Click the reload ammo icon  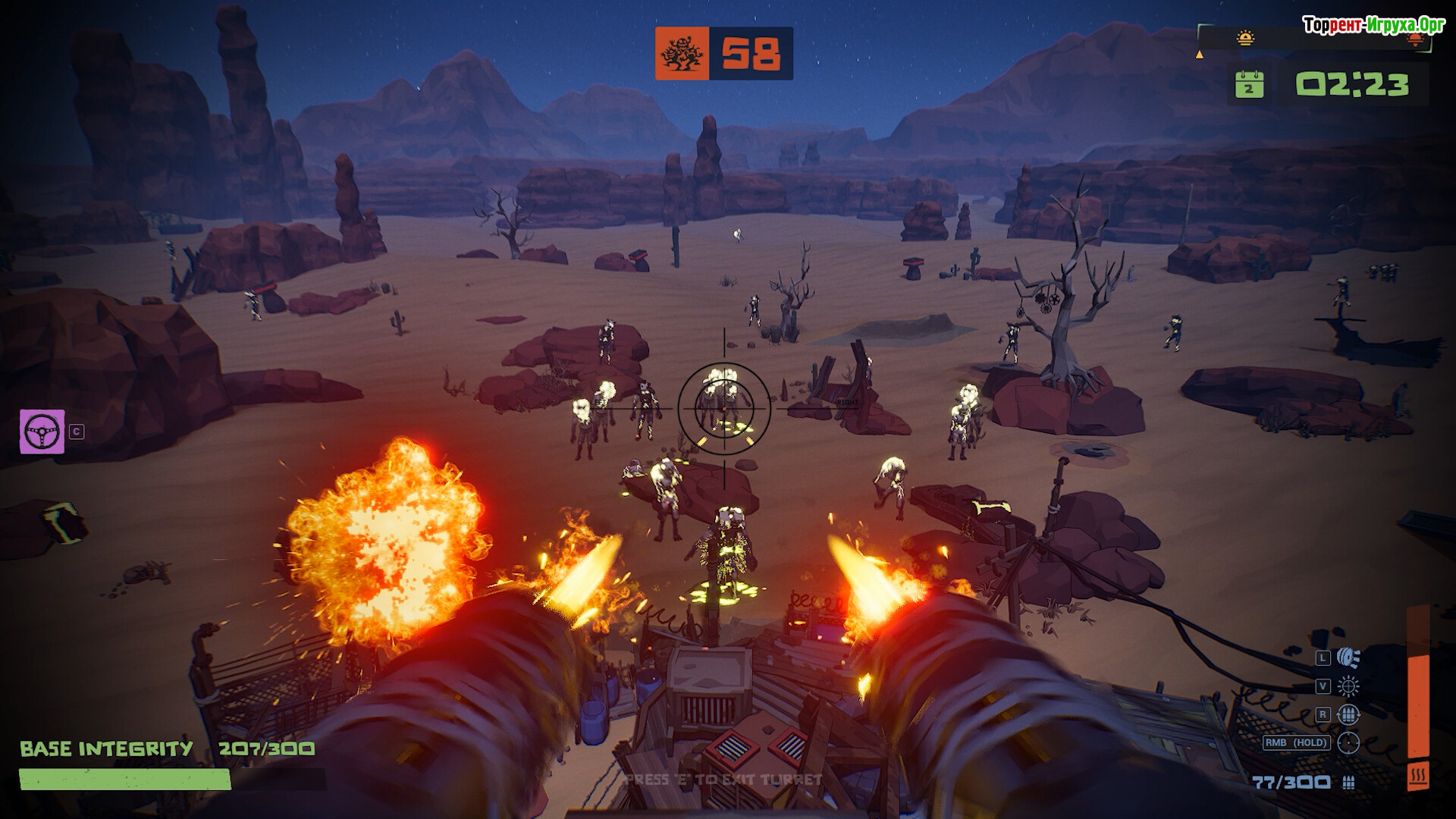(1348, 714)
